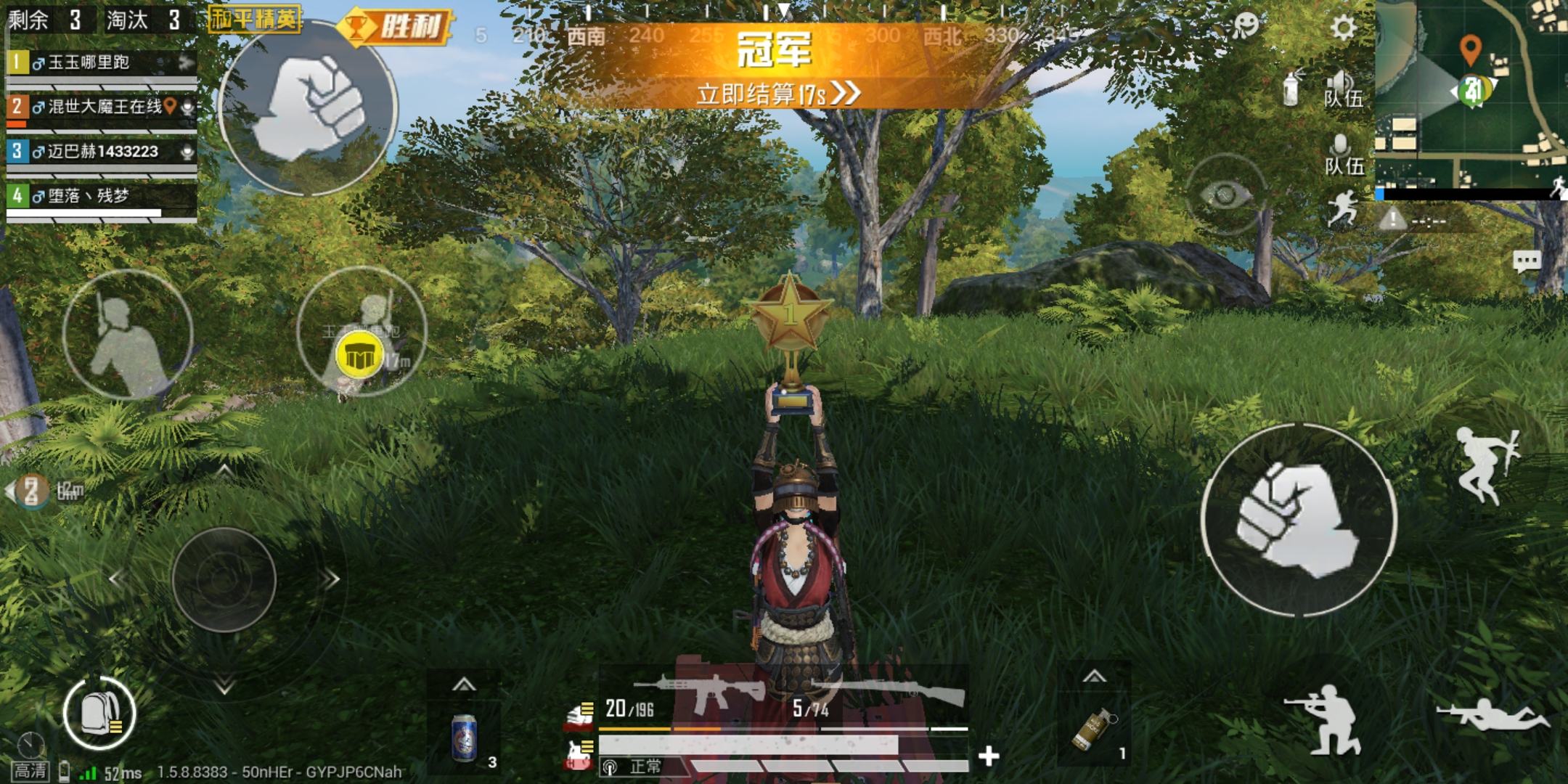The width and height of the screenshot is (1568, 784).
Task: Tap the jump button
Action: (x=1485, y=465)
